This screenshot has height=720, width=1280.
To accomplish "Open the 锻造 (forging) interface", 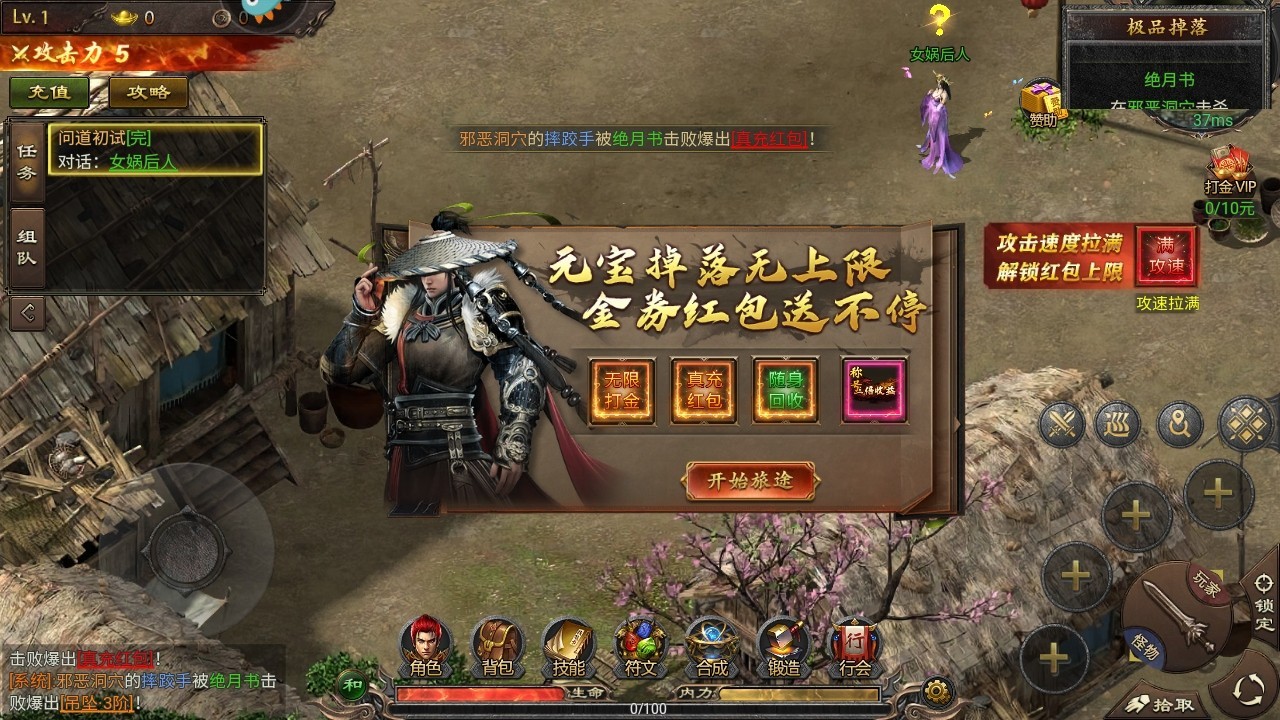I will coord(781,648).
